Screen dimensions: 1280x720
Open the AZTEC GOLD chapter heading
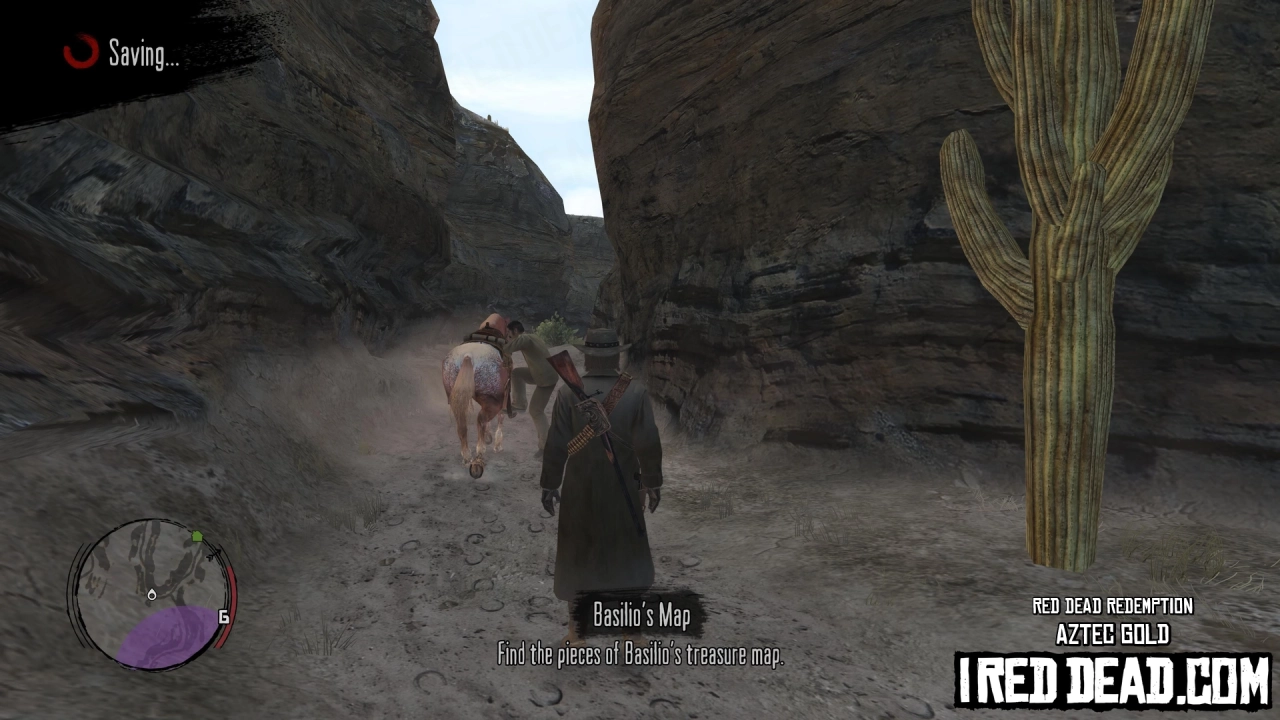tap(1112, 631)
